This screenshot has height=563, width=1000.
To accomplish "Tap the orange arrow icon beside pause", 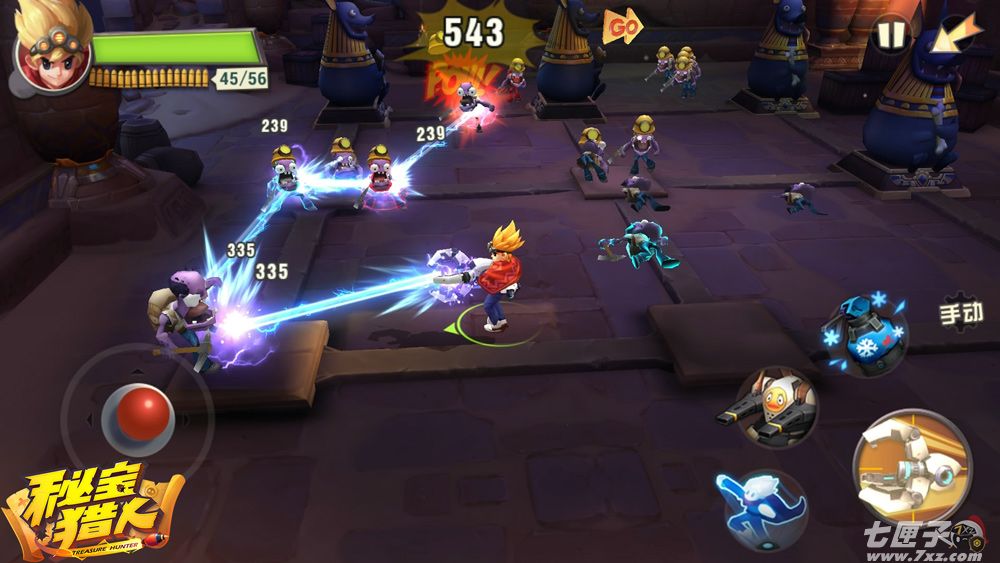I will 955,36.
